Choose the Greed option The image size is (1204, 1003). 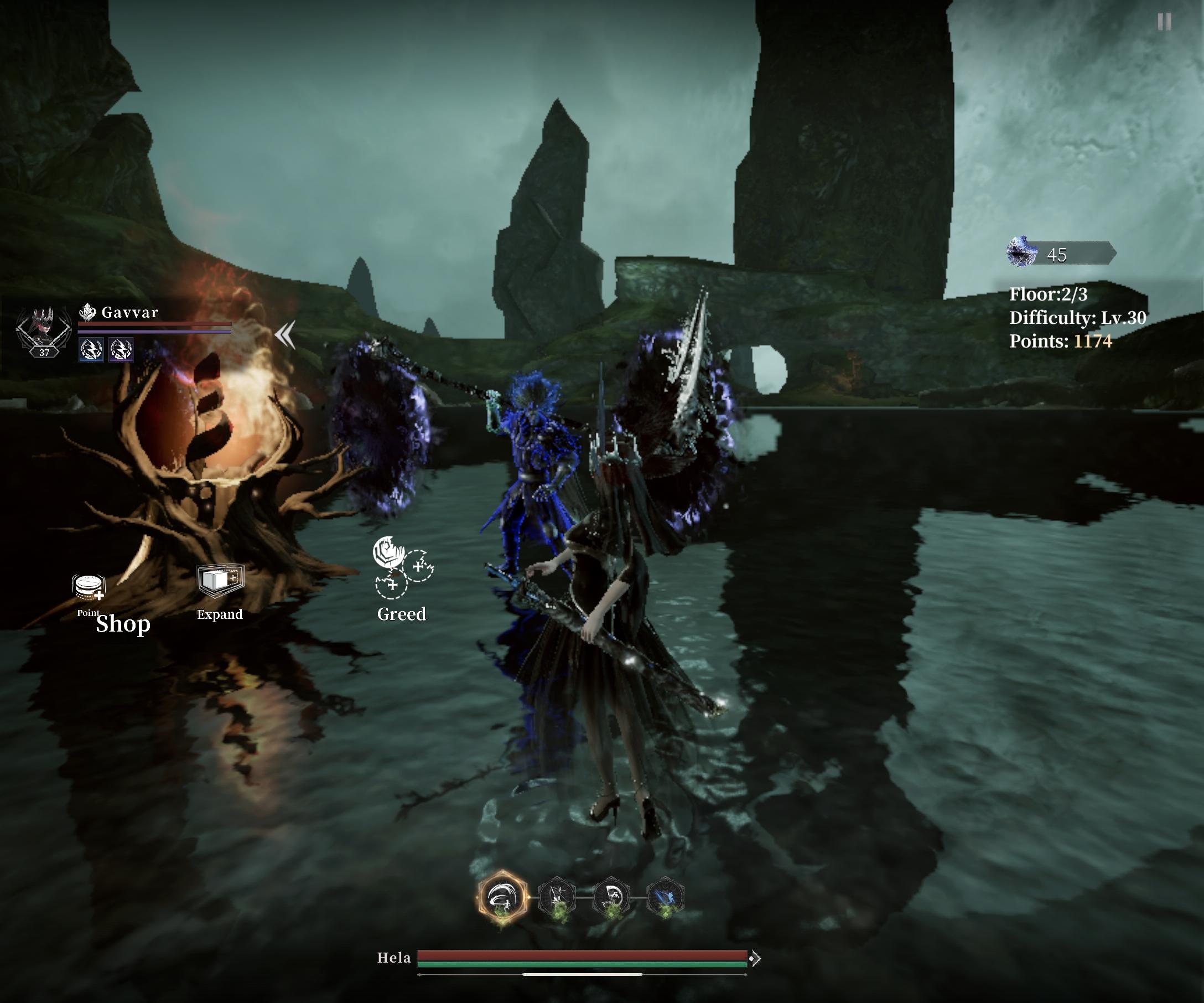point(402,567)
